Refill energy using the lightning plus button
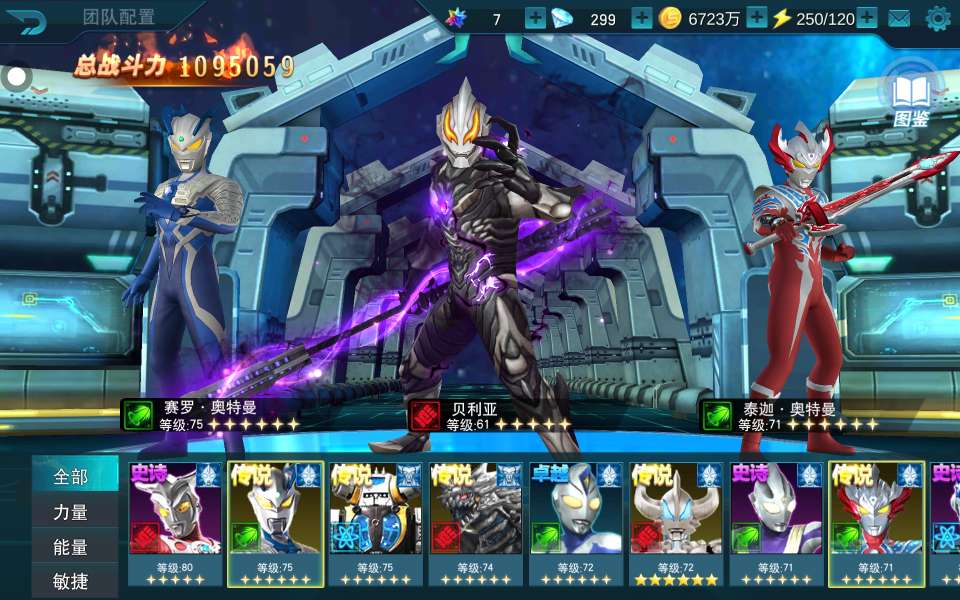960x600 pixels. point(866,18)
